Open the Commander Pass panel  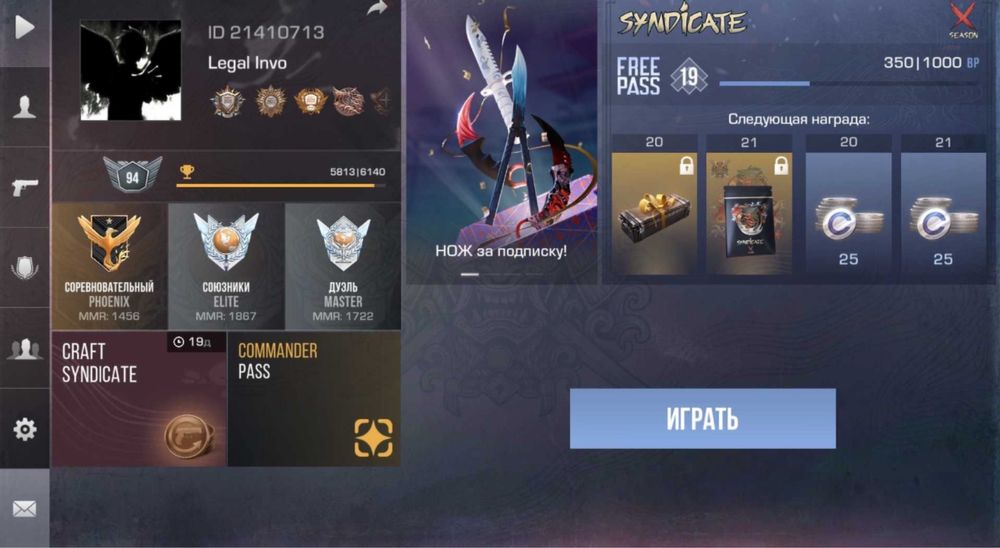pos(314,399)
